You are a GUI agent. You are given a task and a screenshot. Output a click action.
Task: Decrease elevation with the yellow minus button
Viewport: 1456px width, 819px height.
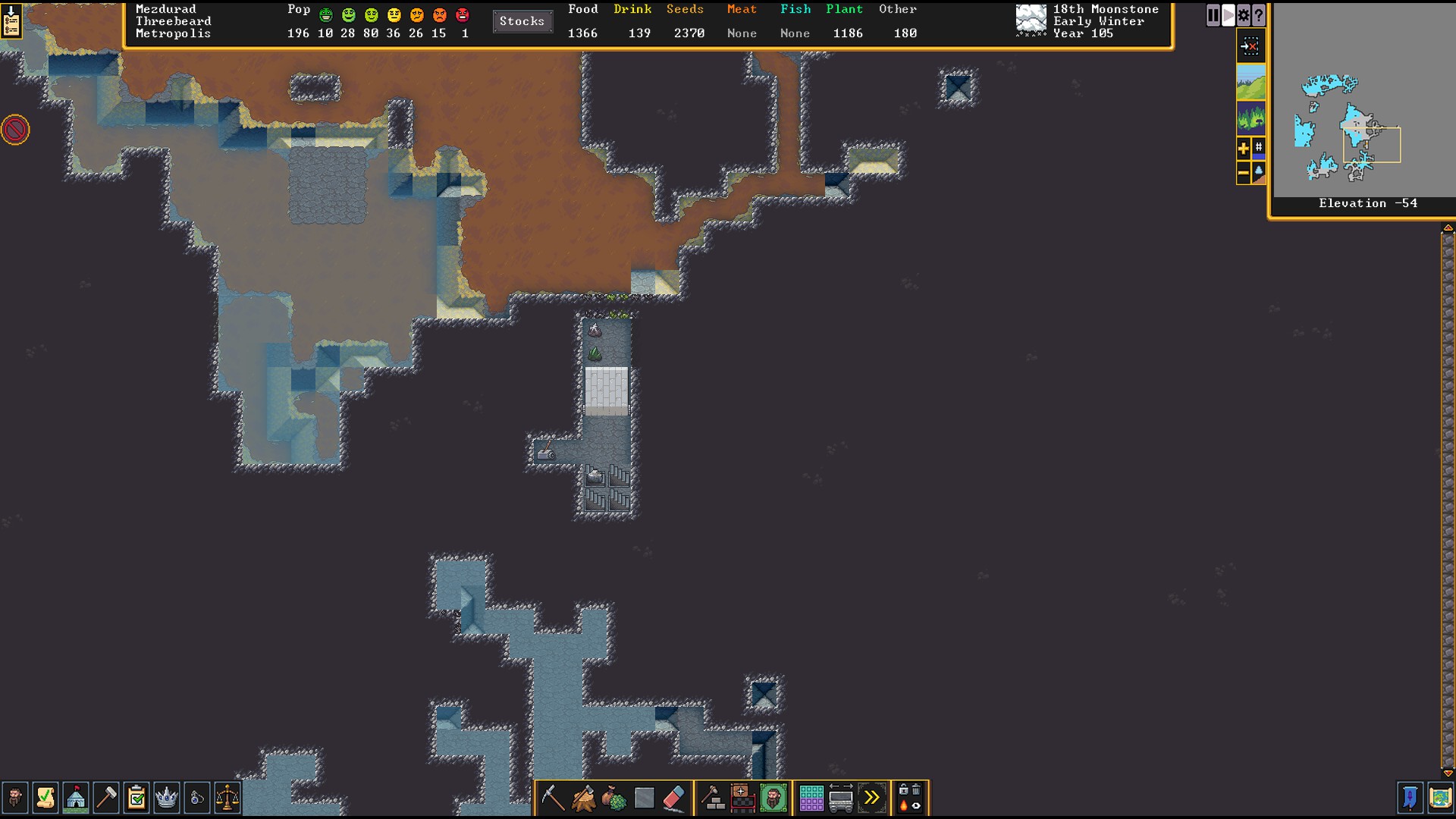pyautogui.click(x=1243, y=174)
